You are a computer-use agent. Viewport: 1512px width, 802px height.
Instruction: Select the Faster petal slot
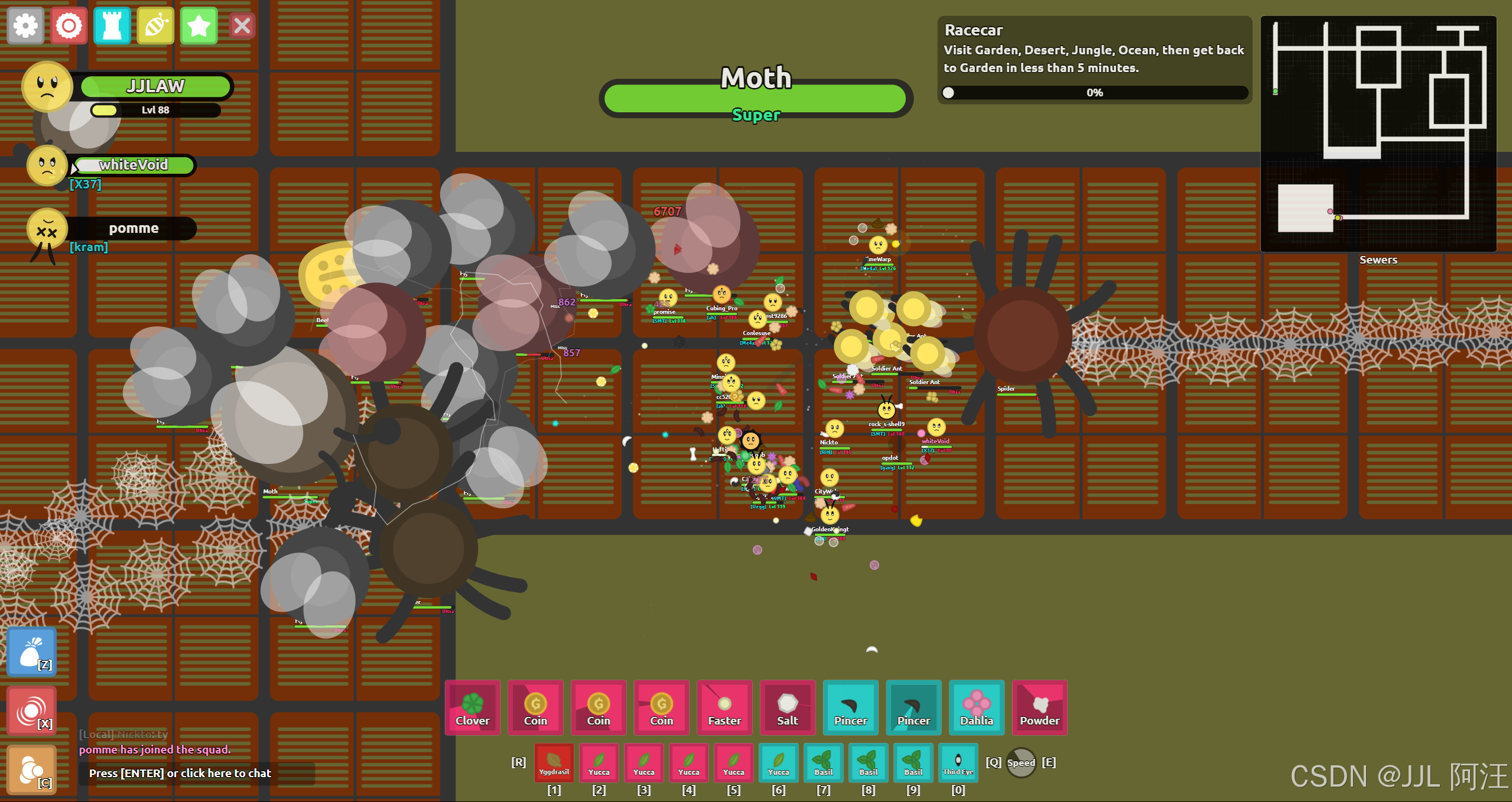coord(724,707)
